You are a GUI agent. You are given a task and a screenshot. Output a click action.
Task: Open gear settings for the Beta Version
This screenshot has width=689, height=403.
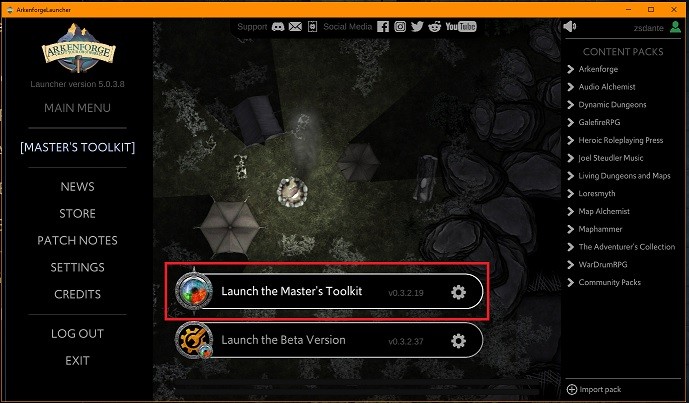(458, 341)
